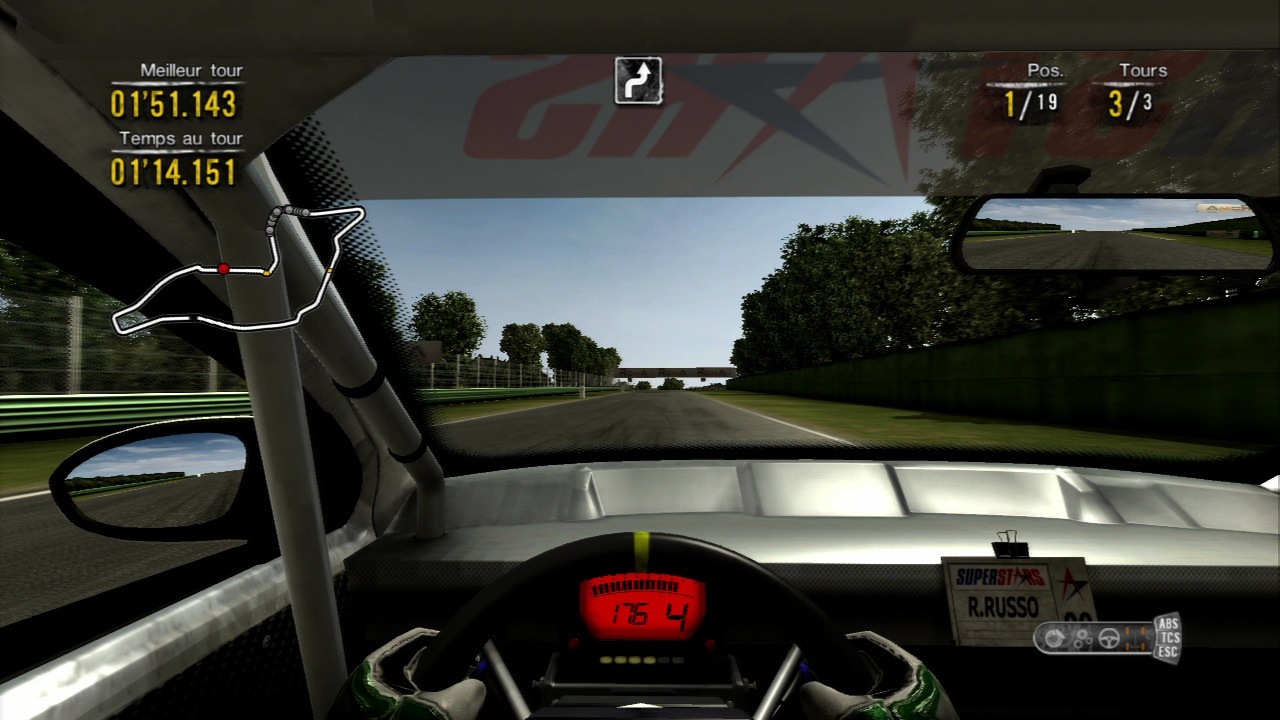Select the gearbox cogs status icon

pos(1082,638)
